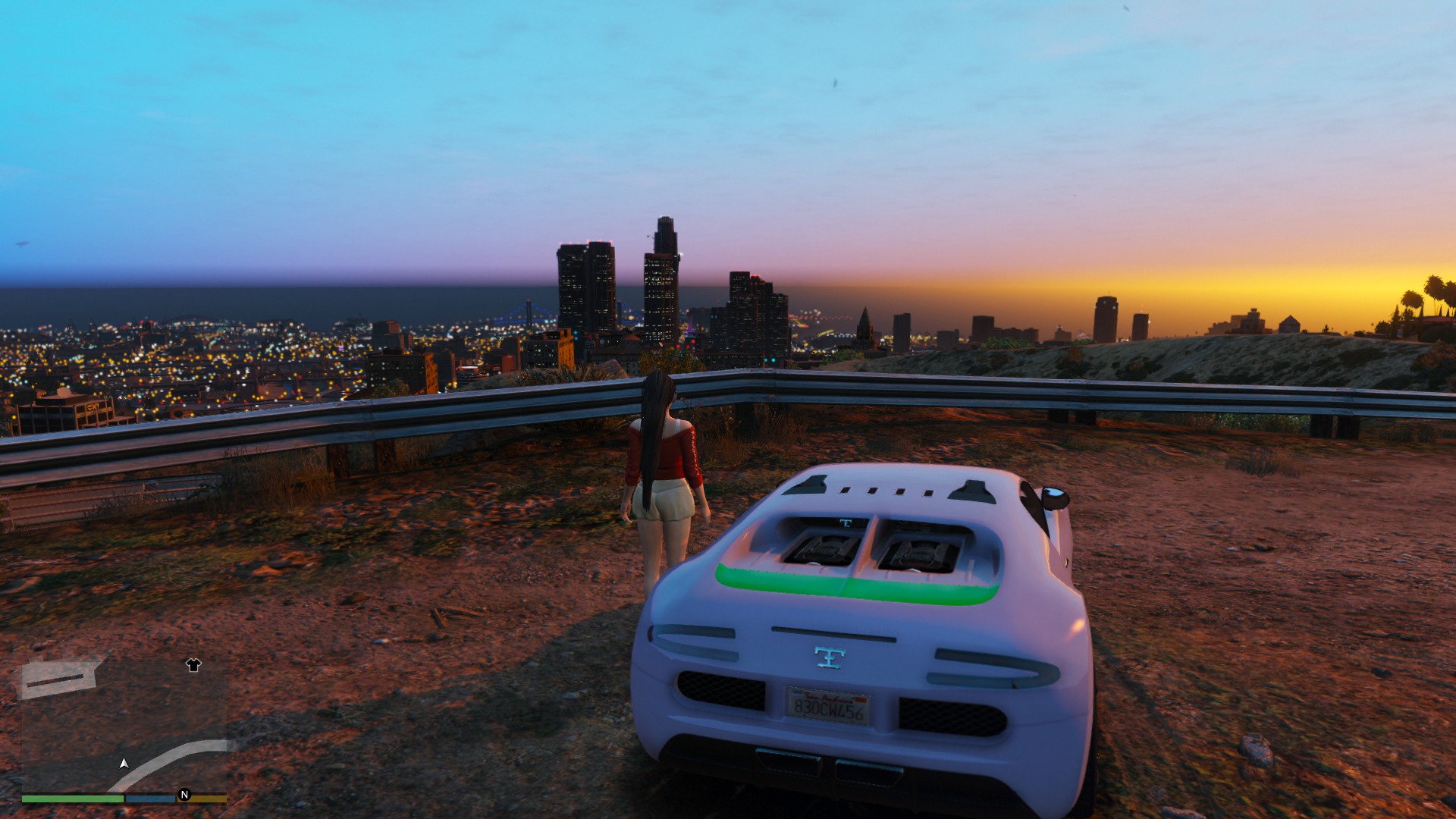Image resolution: width=1456 pixels, height=819 pixels.
Task: Select the north compass marker on minimap
Action: pos(184,795)
